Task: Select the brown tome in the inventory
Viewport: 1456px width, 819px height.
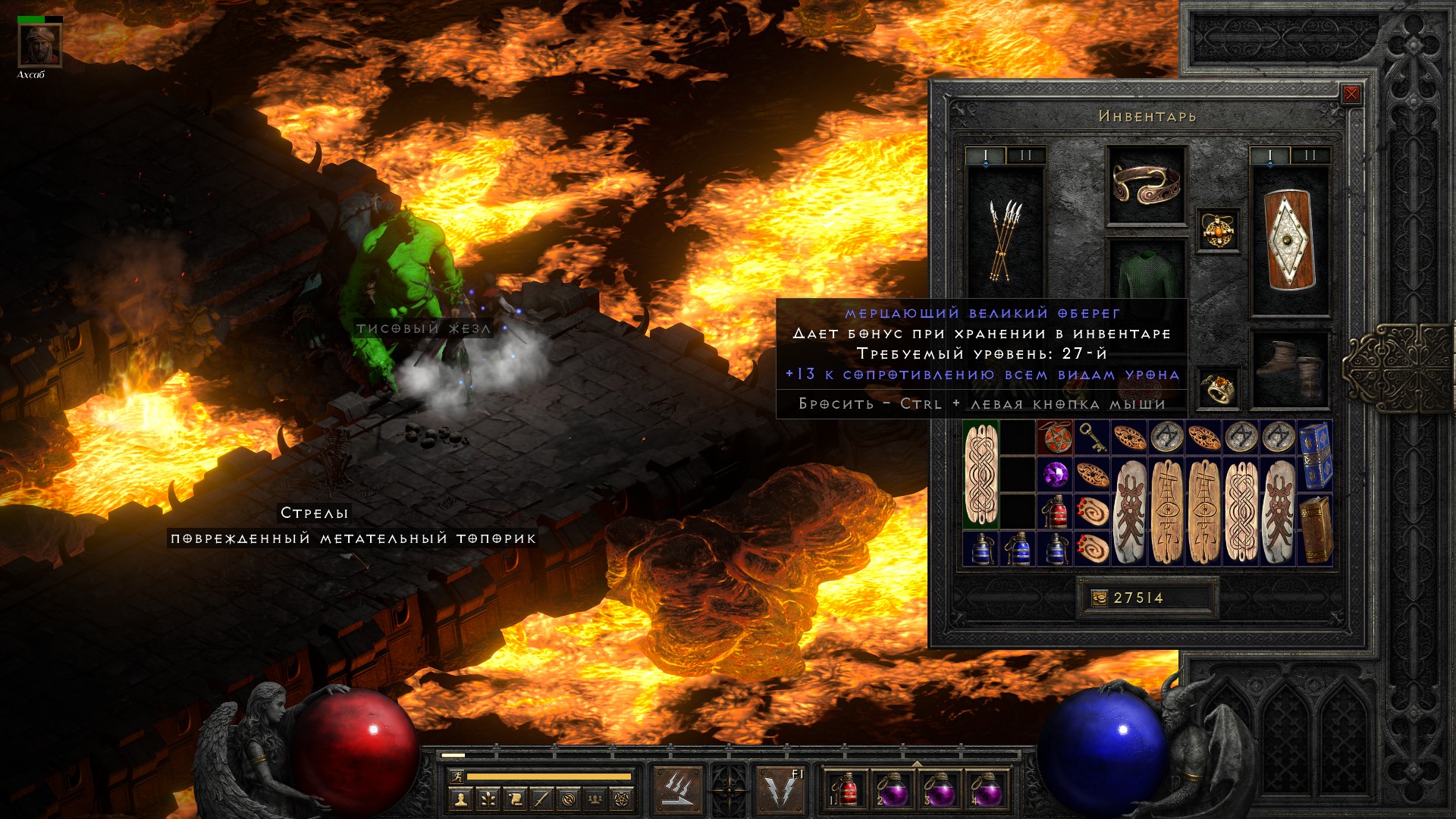Action: tap(1315, 529)
